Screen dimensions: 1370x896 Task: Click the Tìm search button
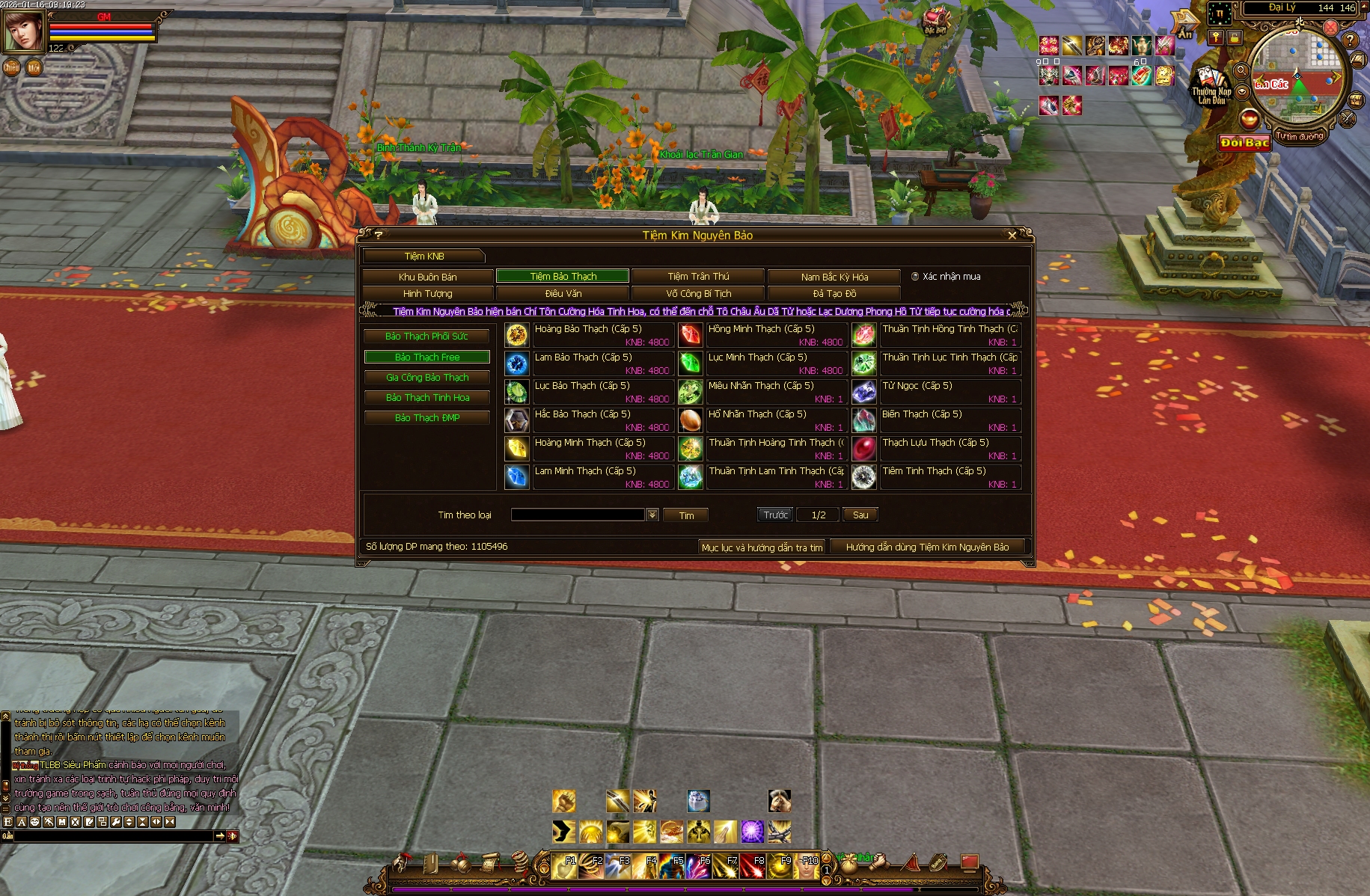point(685,515)
